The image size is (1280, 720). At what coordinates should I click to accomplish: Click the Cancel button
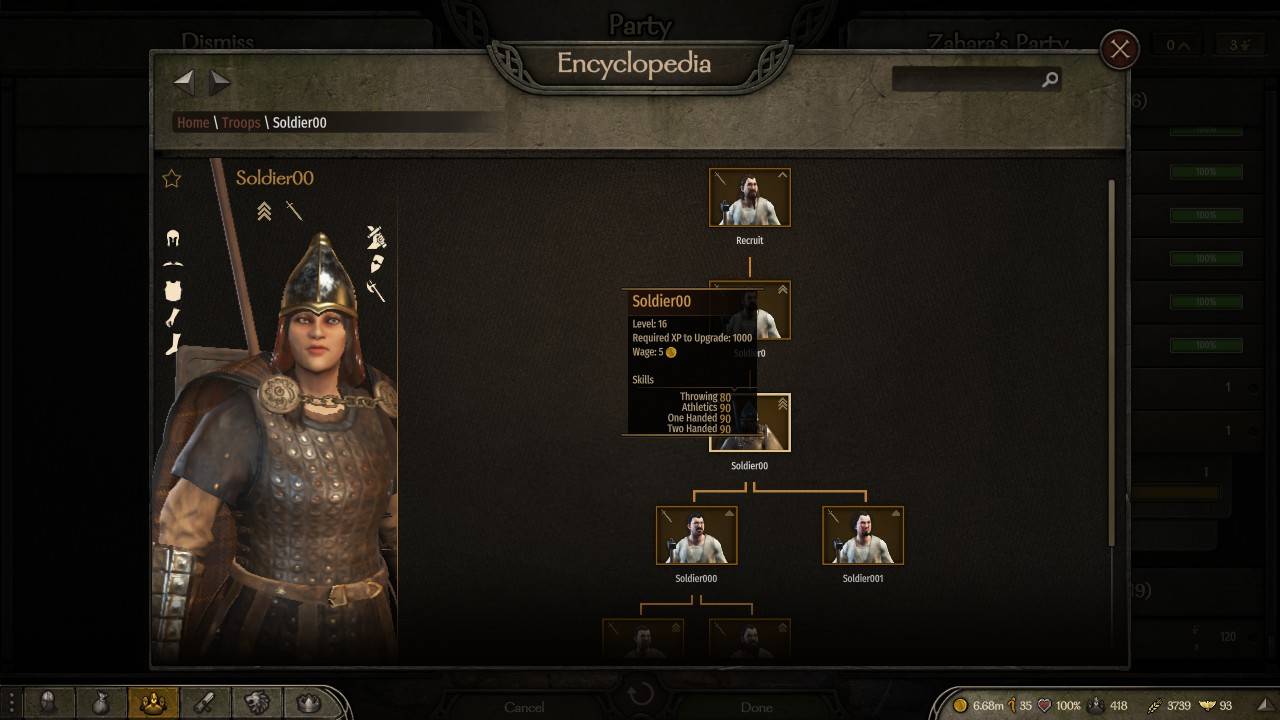coord(524,707)
